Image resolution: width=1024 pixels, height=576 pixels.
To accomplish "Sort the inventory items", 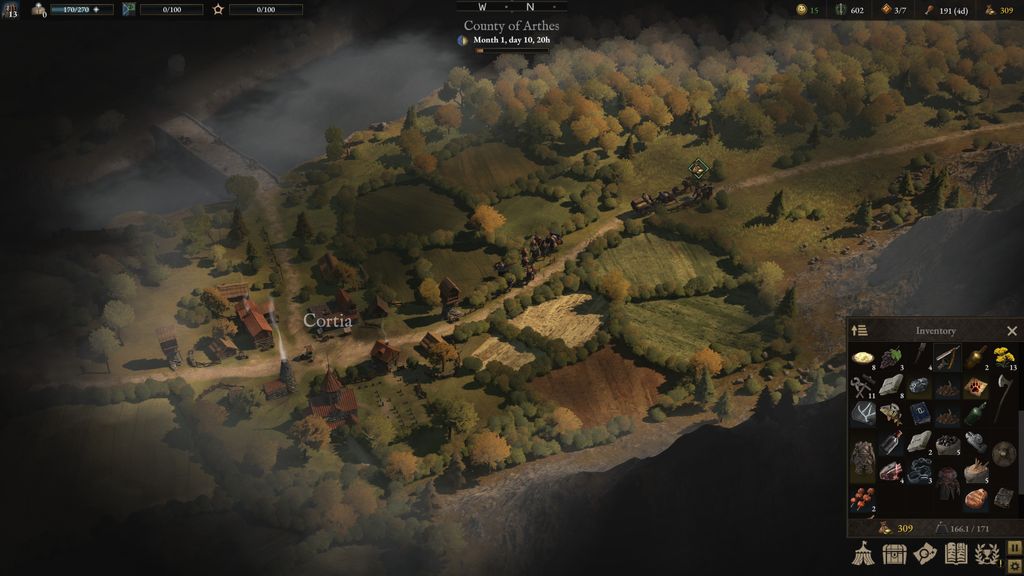I will [x=859, y=331].
